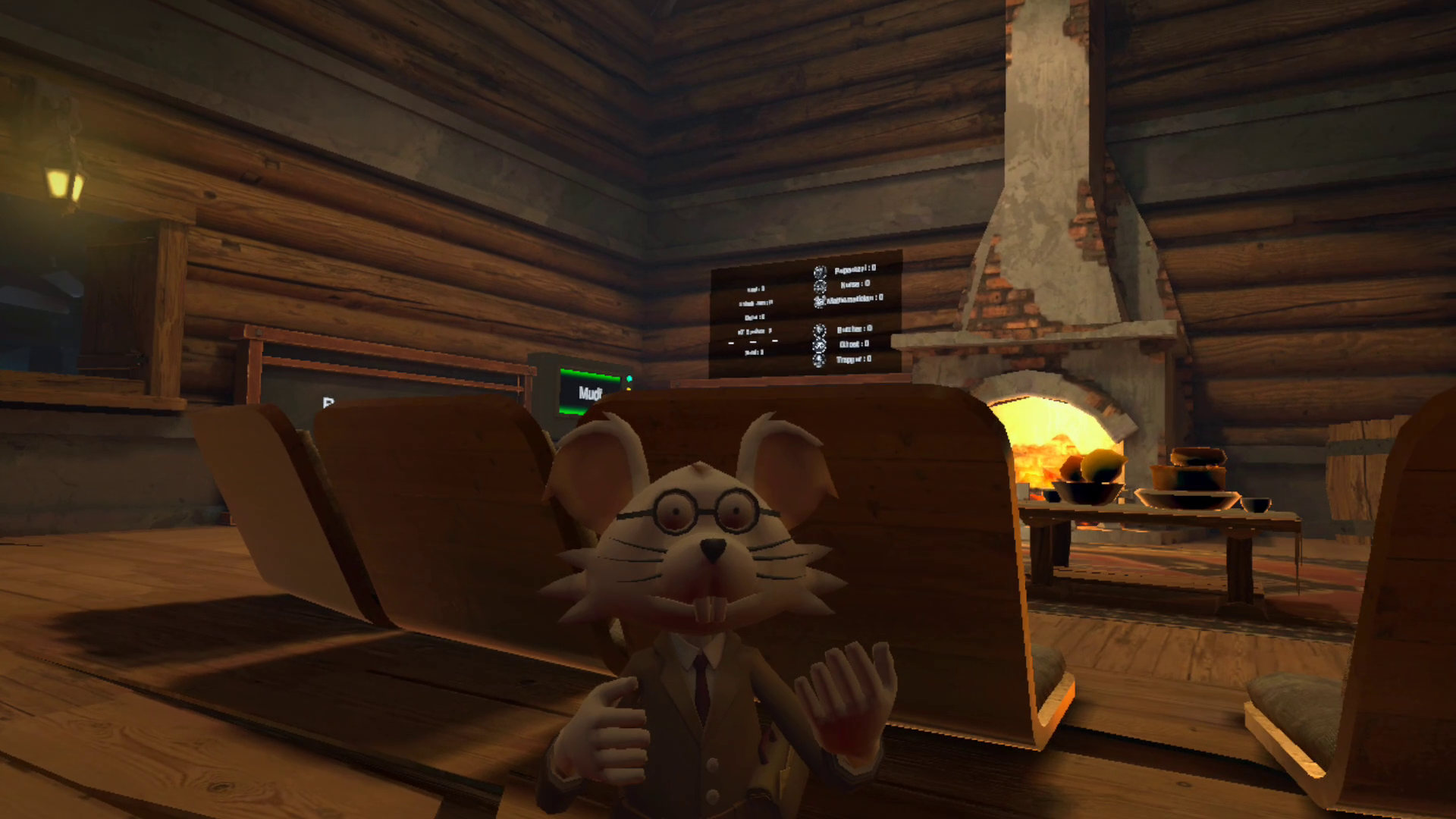
Task: Choose the Ghost role entry
Action: click(x=853, y=344)
